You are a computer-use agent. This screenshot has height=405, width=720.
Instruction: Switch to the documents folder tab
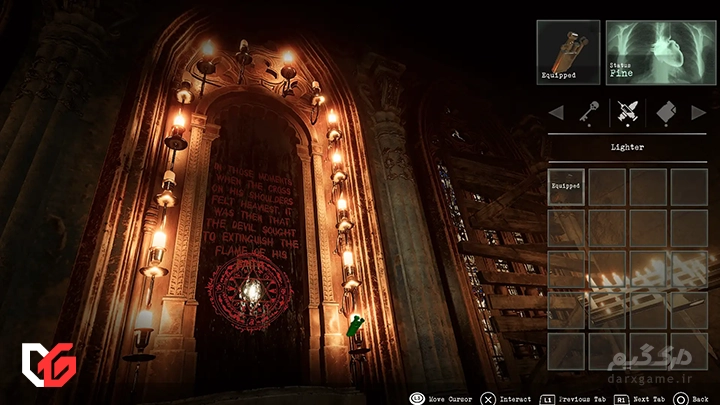(662, 112)
